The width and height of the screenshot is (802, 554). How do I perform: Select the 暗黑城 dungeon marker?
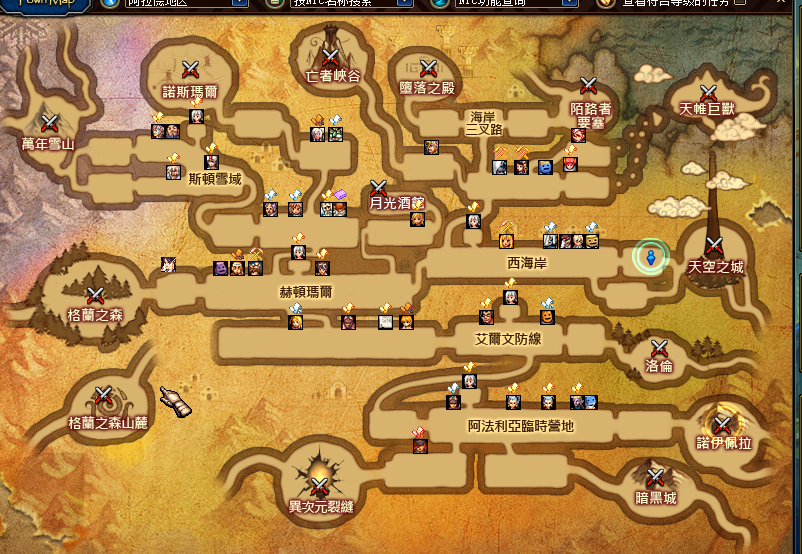(x=655, y=478)
